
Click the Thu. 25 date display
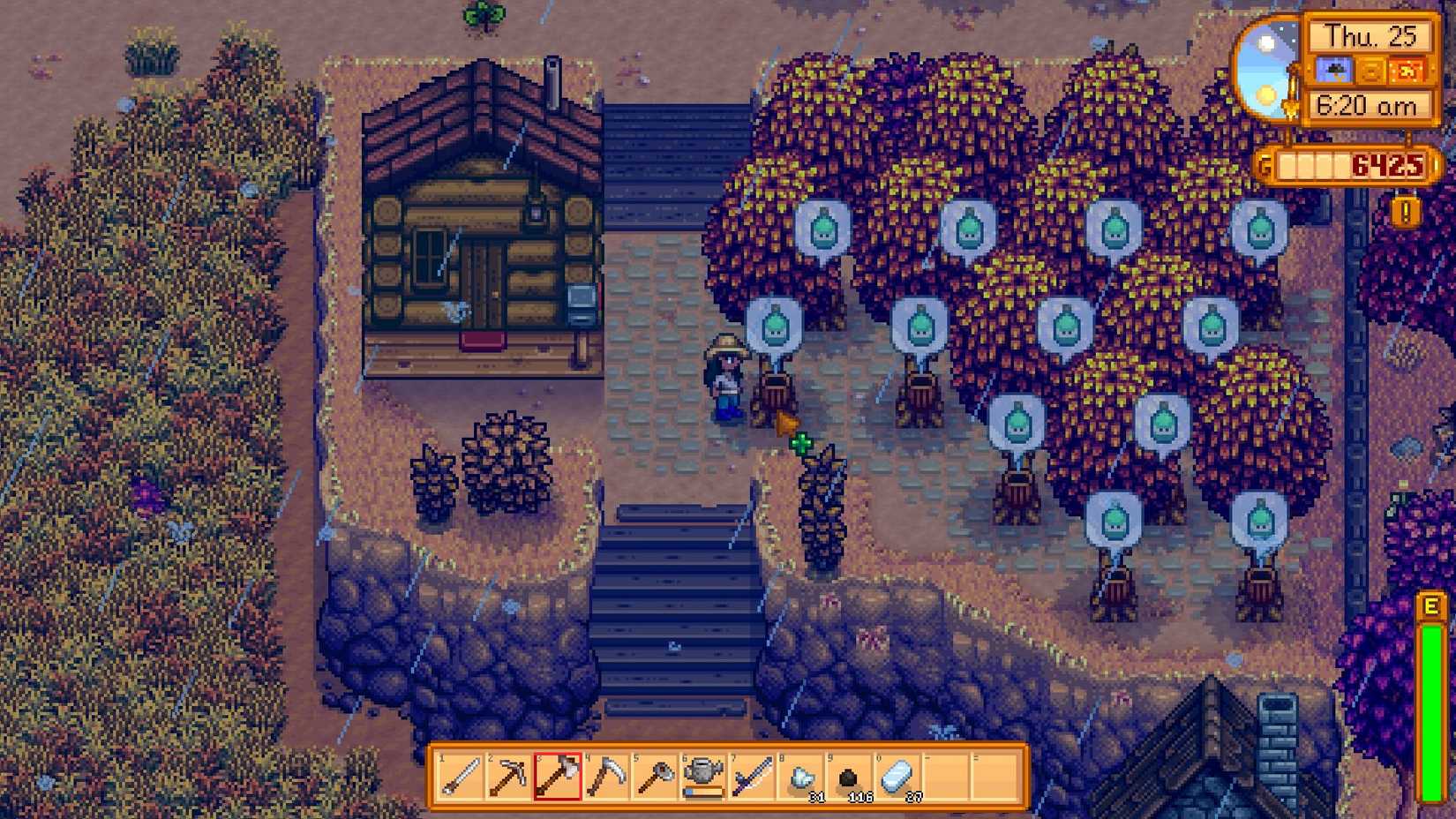click(1370, 37)
